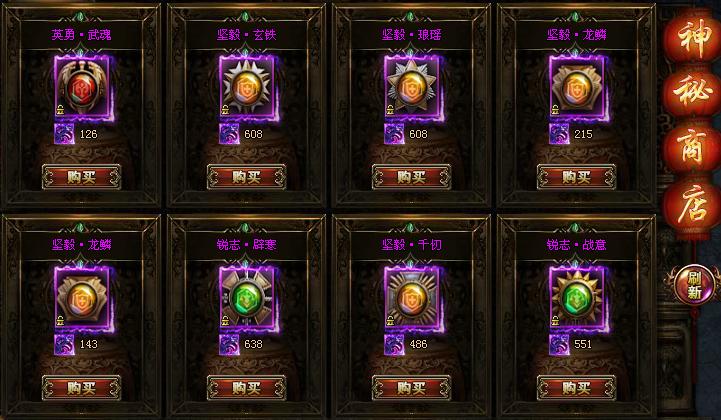
Task: Purchase the 锐志·战意 medal for 551
Action: (x=576, y=387)
